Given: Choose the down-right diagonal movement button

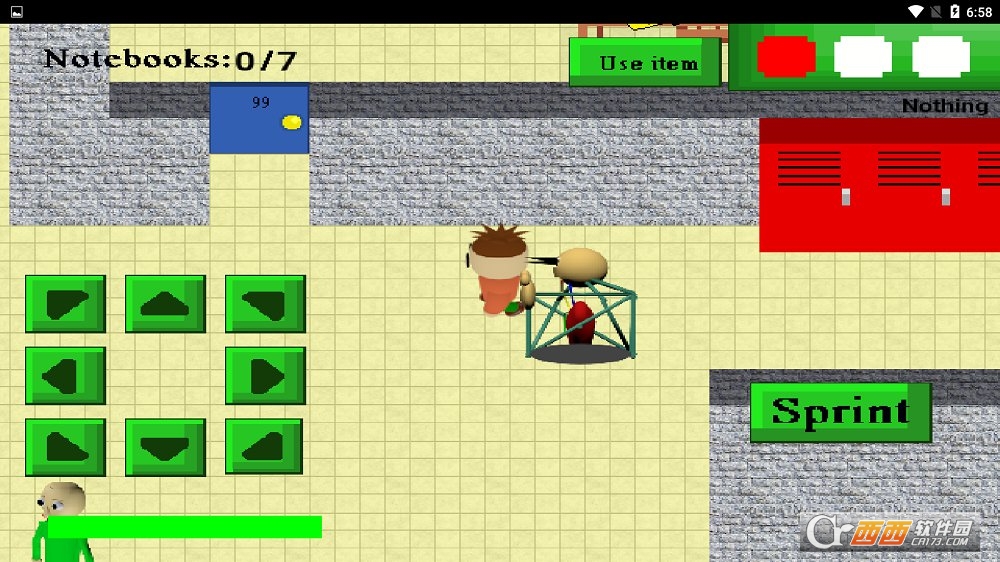Looking at the screenshot, I should coord(265,446).
